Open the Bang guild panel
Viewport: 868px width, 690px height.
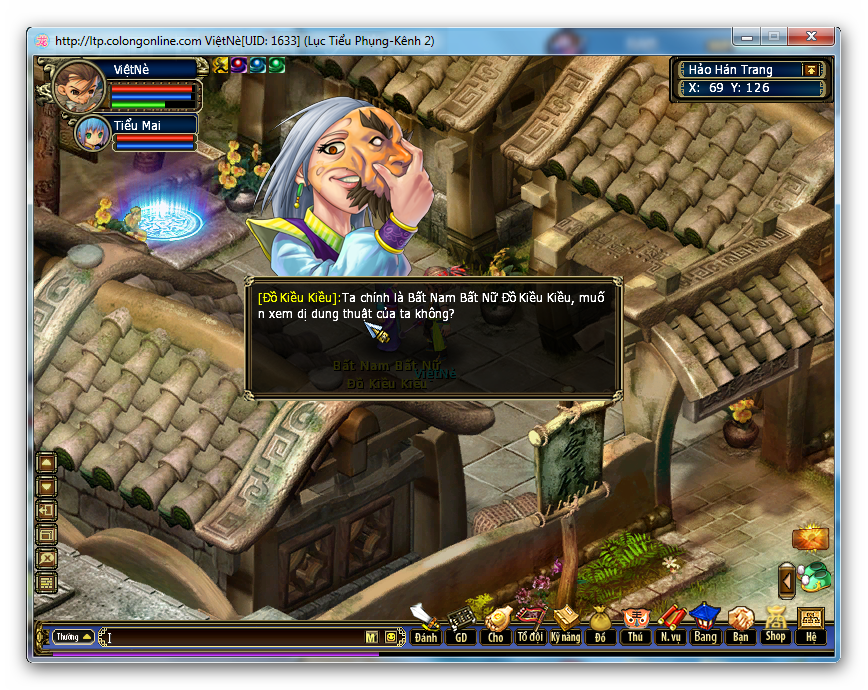[x=705, y=626]
